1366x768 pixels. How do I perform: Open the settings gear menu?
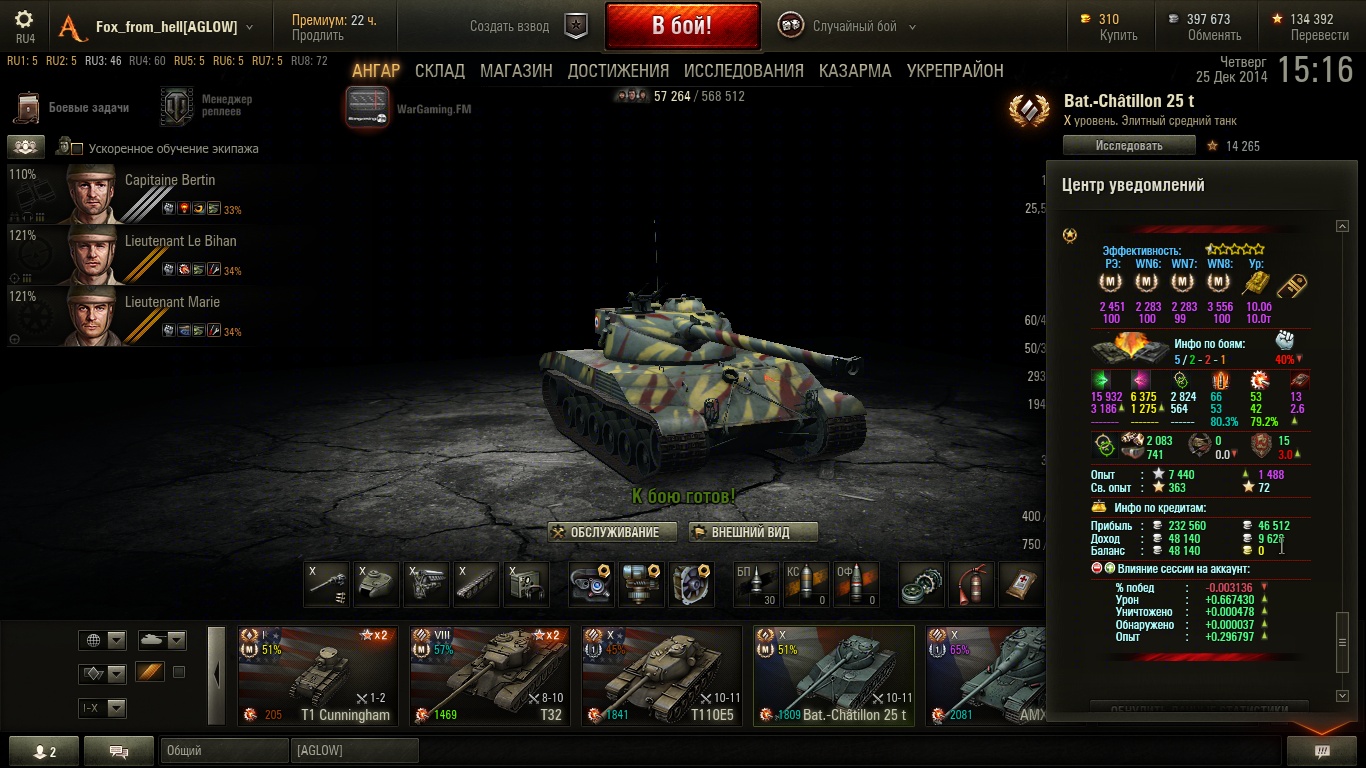pyautogui.click(x=25, y=20)
